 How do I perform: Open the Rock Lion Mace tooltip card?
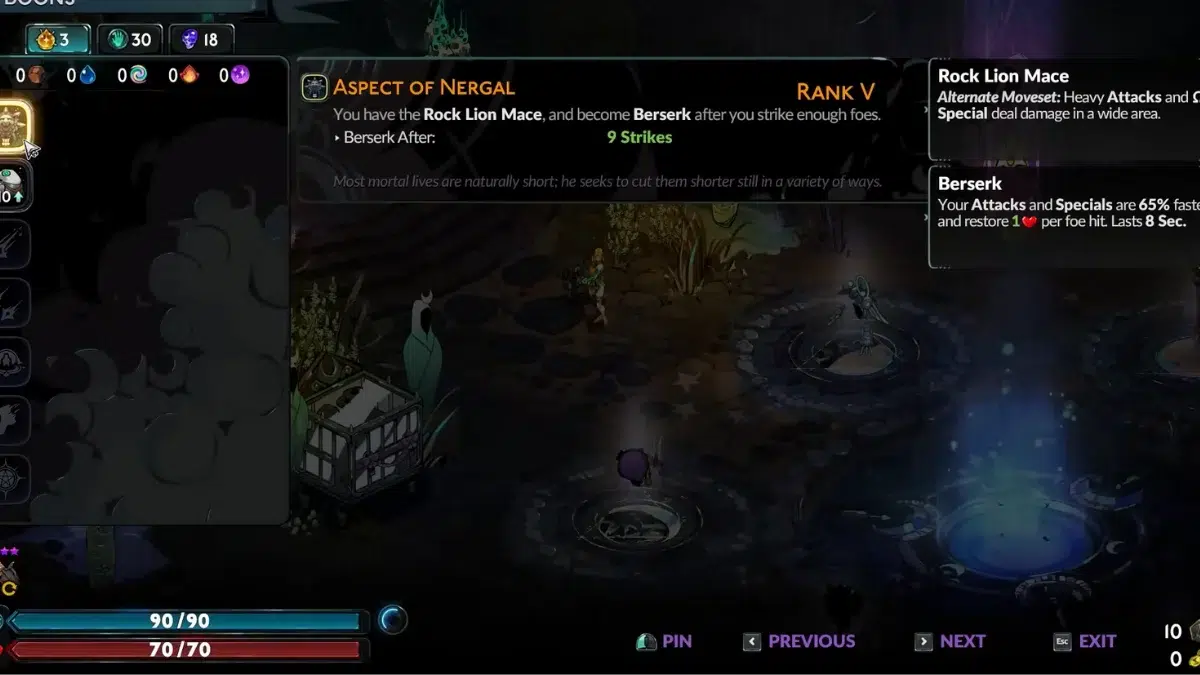1065,110
